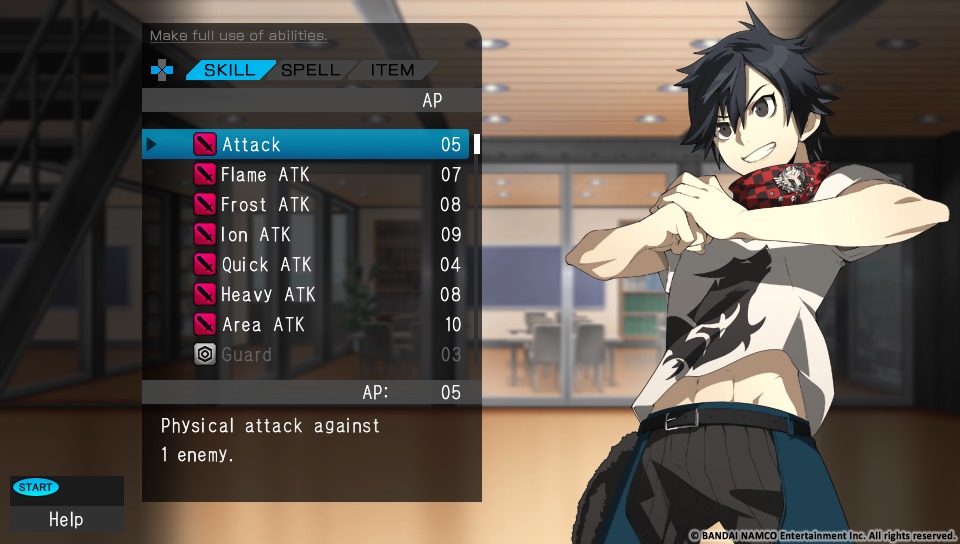
Task: Select Heavy ATK from skills
Action: coord(305,295)
